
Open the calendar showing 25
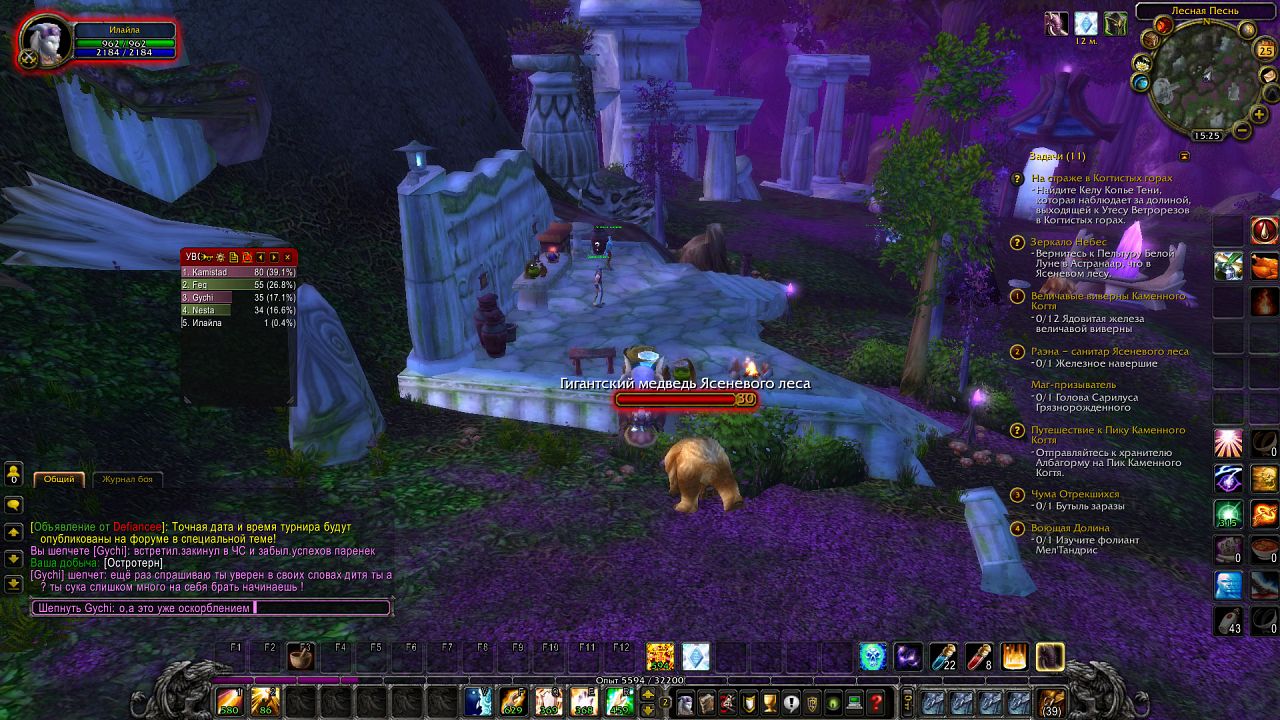1265,50
